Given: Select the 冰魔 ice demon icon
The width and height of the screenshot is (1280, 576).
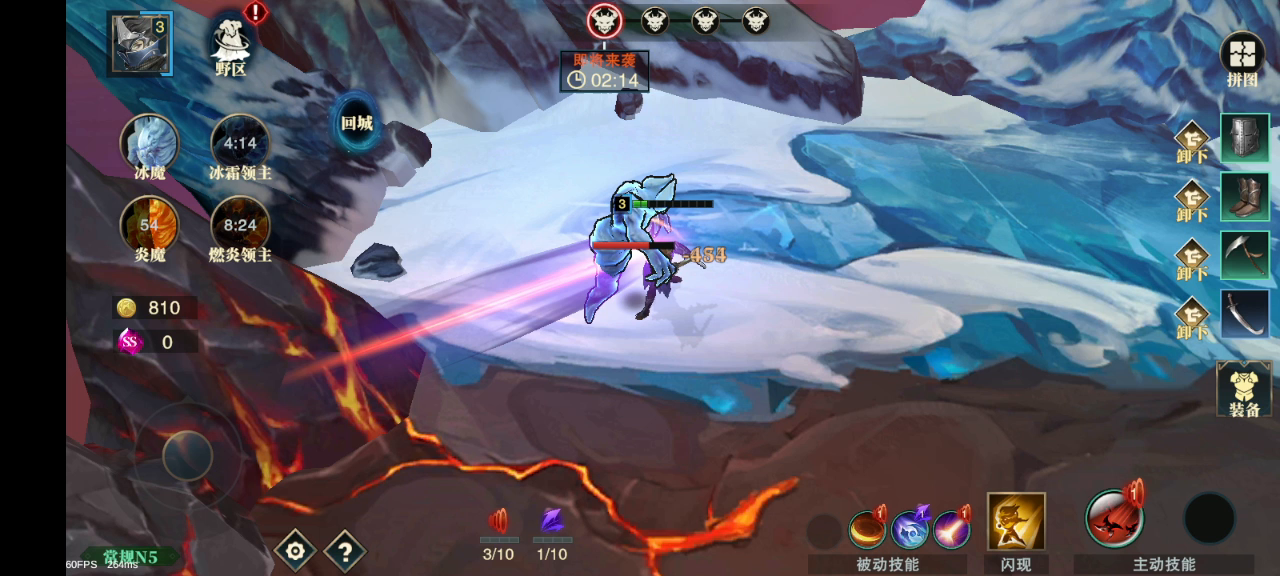Looking at the screenshot, I should (150, 143).
